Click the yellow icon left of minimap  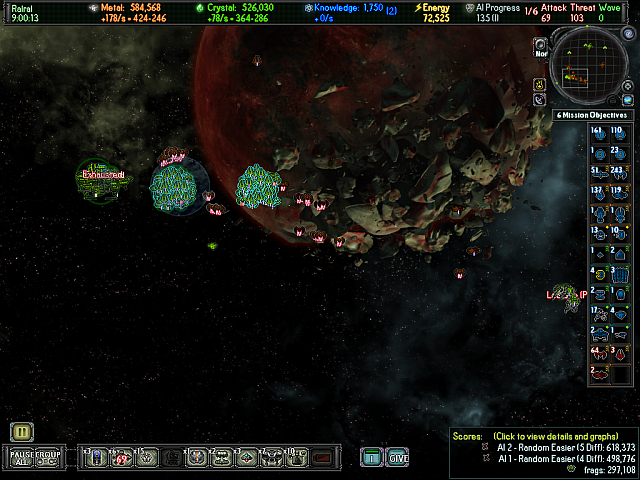tap(539, 84)
